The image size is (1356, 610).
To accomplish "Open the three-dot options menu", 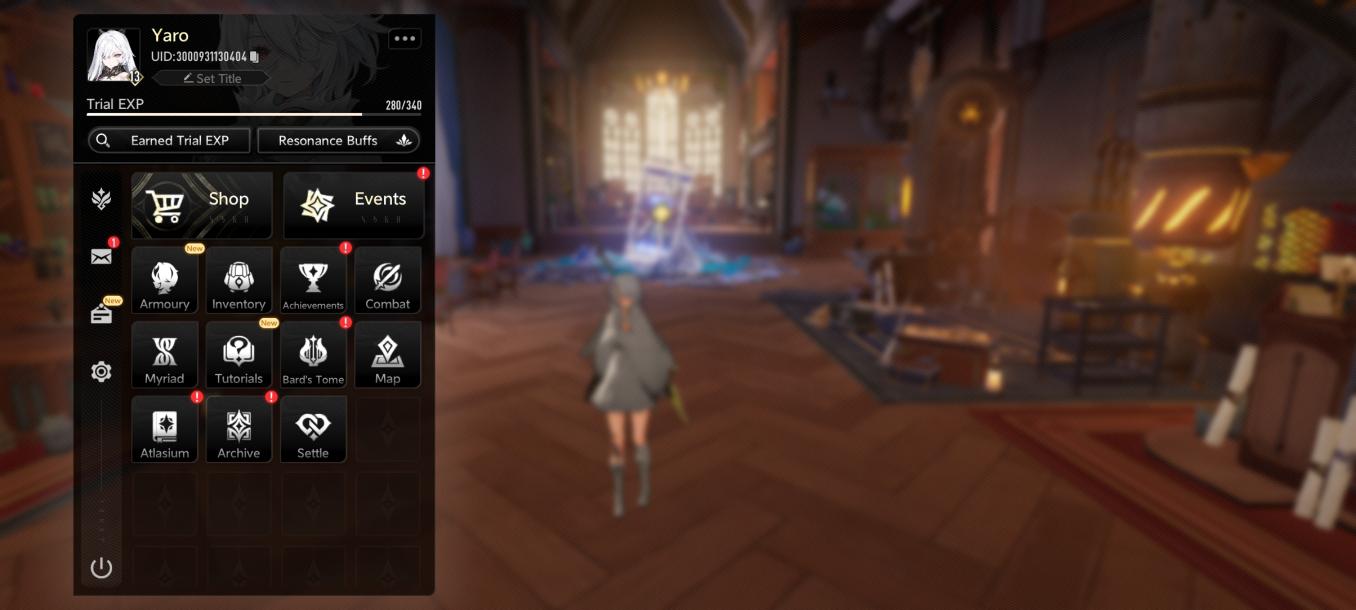I will point(404,39).
